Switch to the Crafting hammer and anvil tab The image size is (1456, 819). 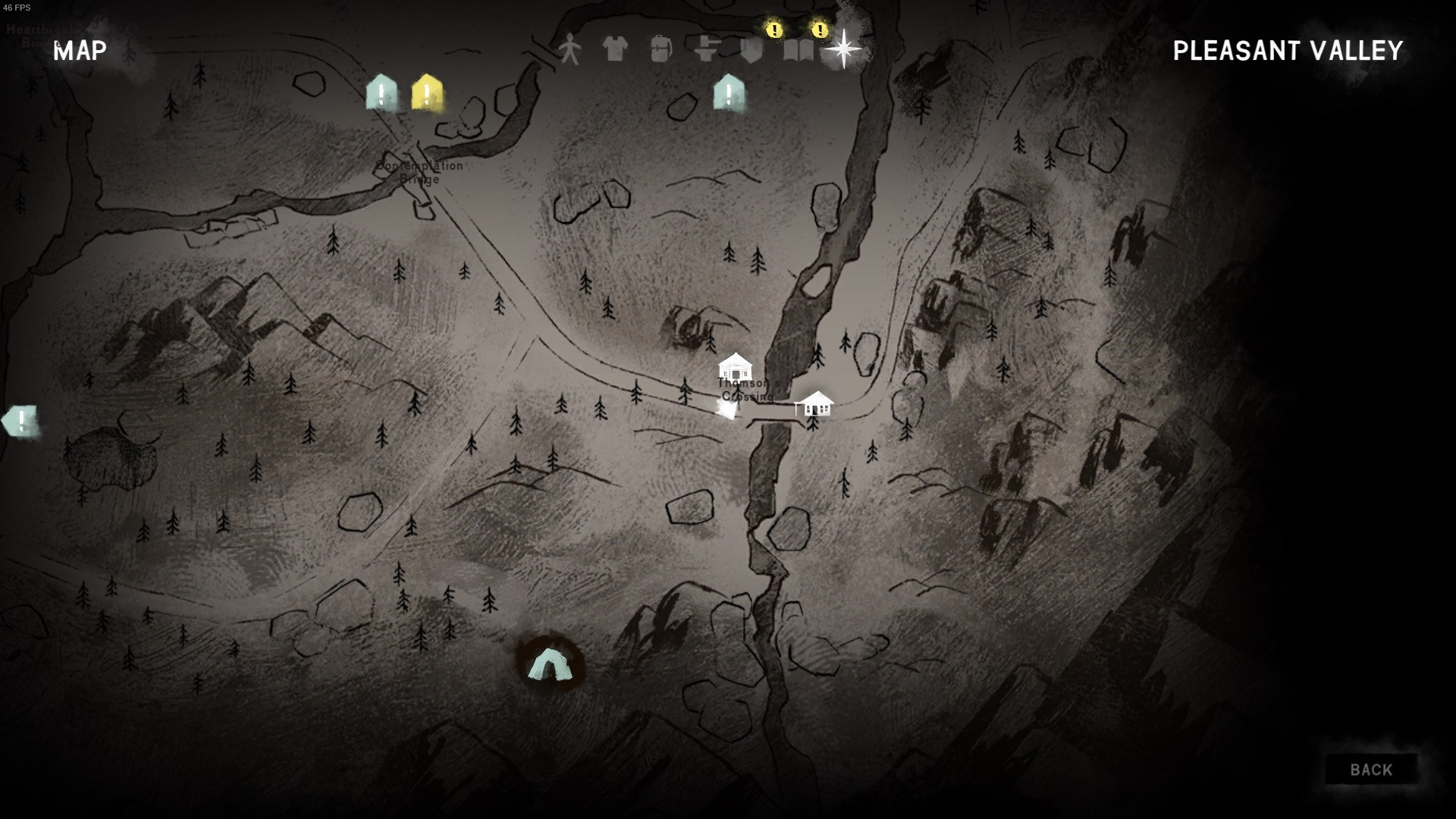707,49
